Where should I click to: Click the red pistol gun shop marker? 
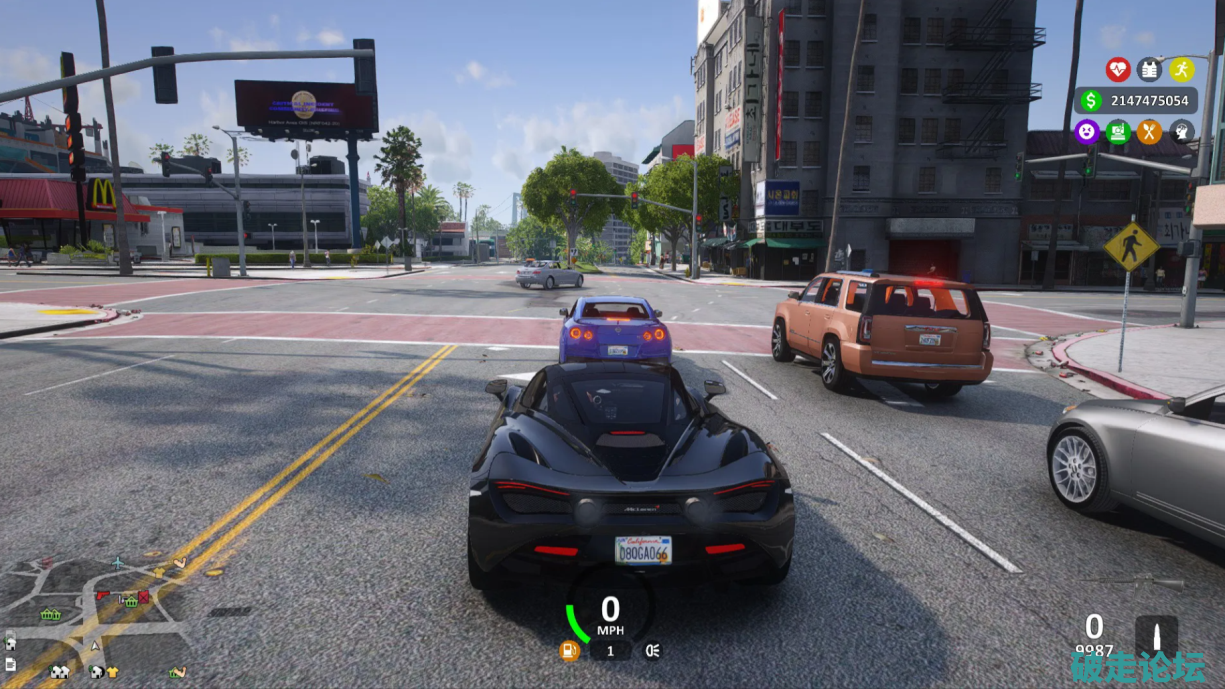[x=102, y=595]
